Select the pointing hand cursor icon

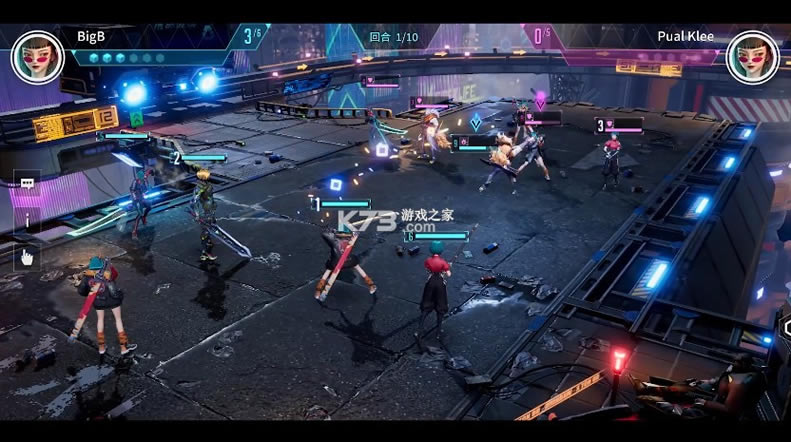[27, 258]
